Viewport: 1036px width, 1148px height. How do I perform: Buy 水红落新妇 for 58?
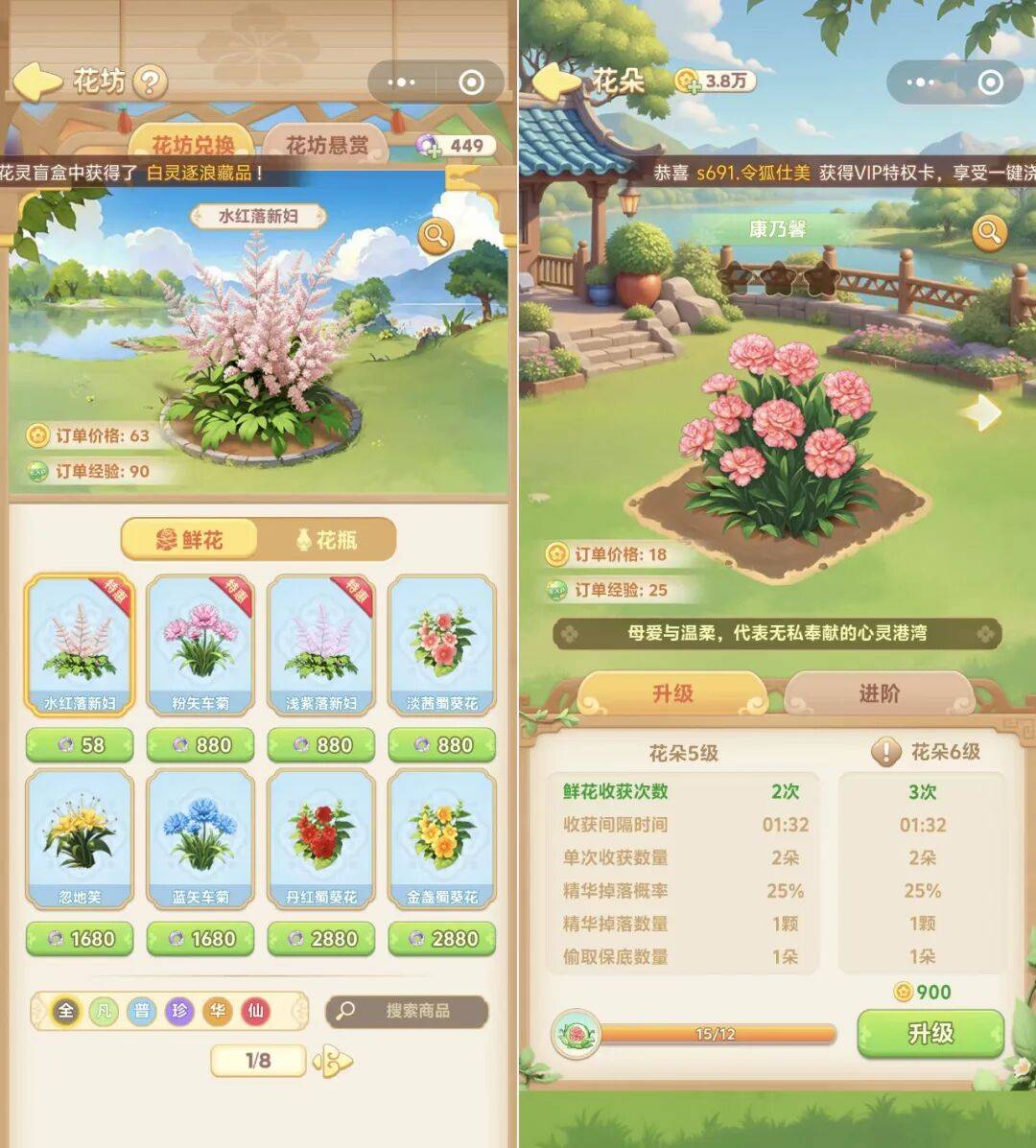[x=80, y=745]
